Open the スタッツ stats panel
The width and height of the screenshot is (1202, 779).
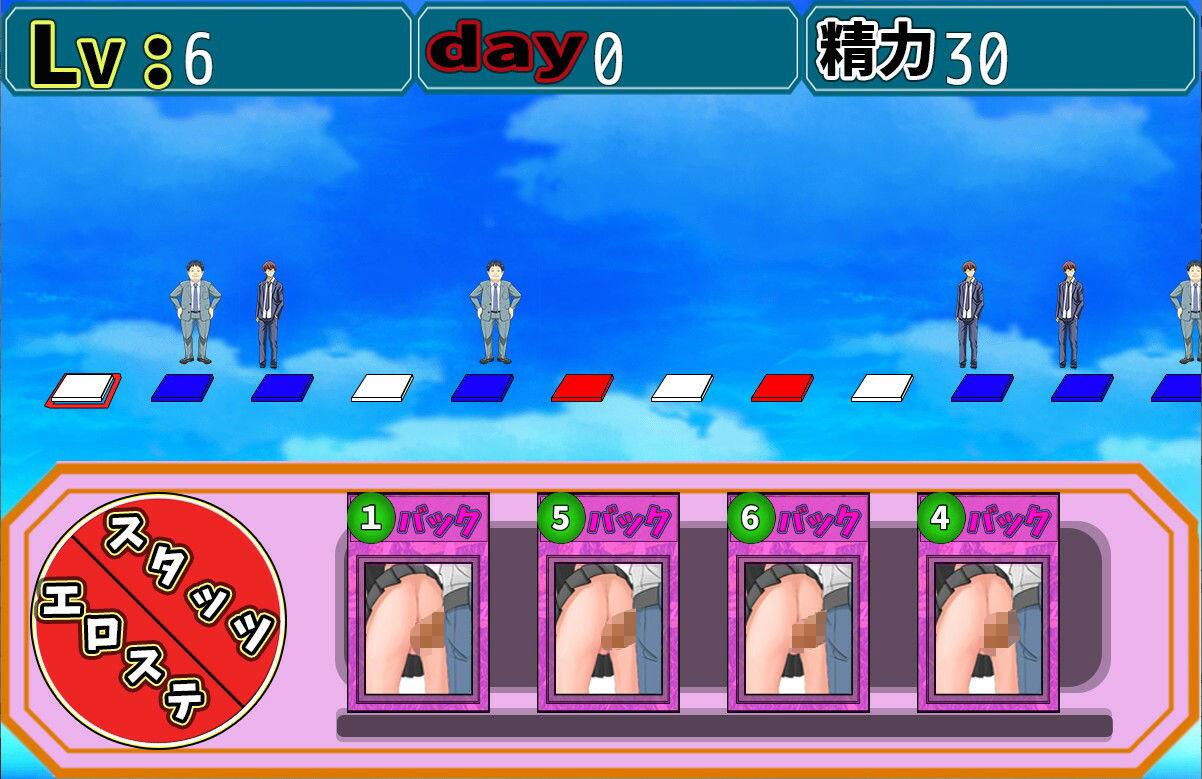click(195, 580)
